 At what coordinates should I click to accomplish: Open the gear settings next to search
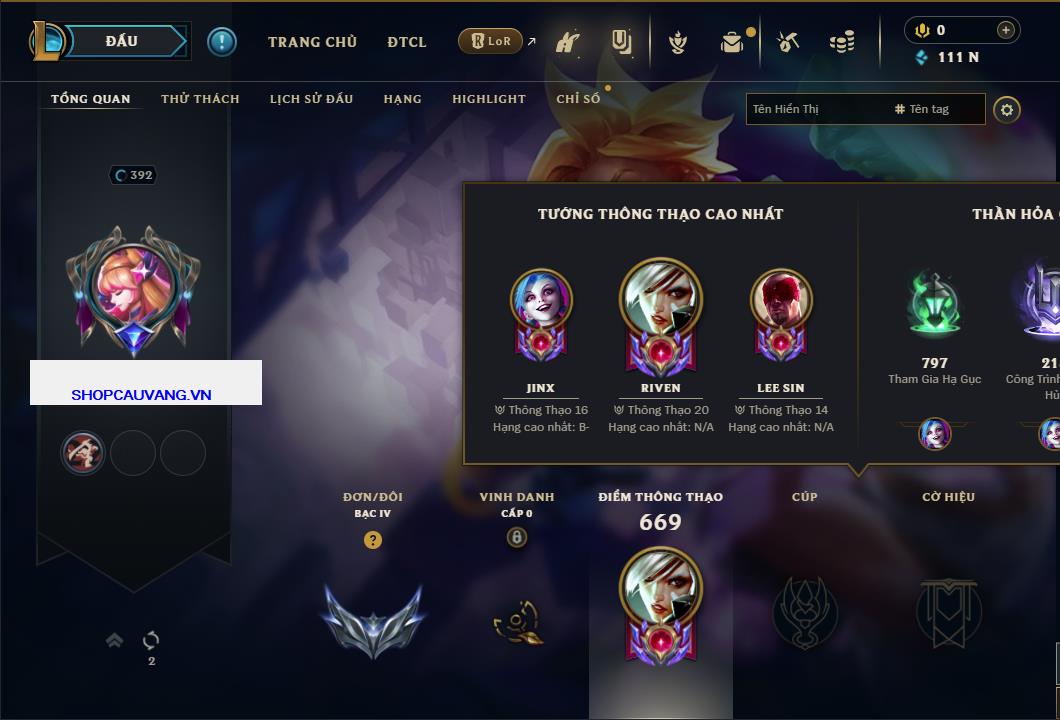coord(1007,109)
